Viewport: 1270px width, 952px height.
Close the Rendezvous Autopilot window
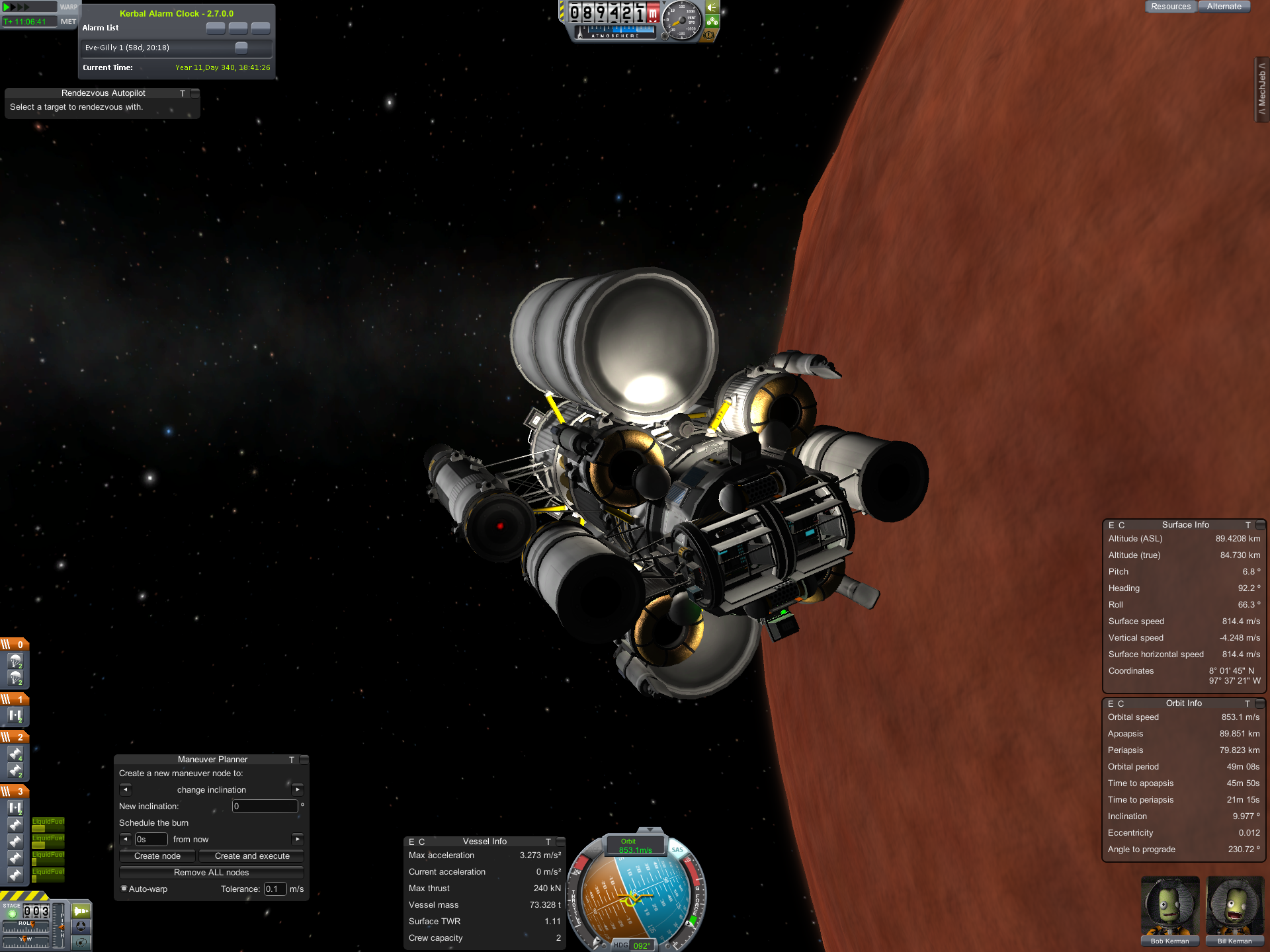pyautogui.click(x=194, y=94)
